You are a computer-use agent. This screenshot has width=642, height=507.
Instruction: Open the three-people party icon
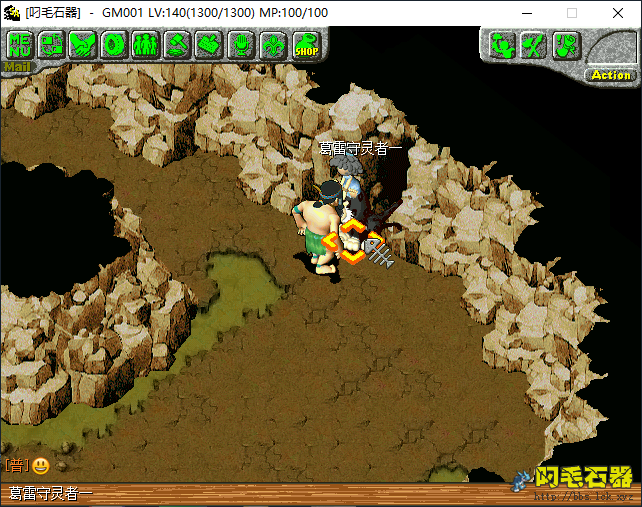(146, 45)
